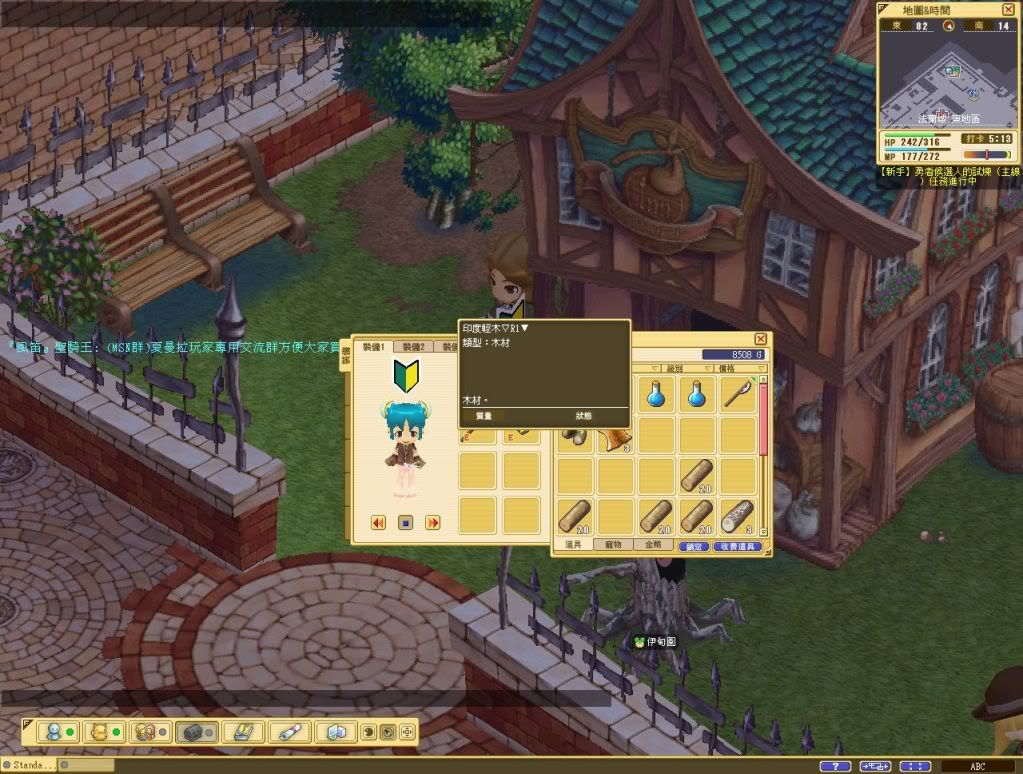Close the inventory window

pyautogui.click(x=760, y=340)
